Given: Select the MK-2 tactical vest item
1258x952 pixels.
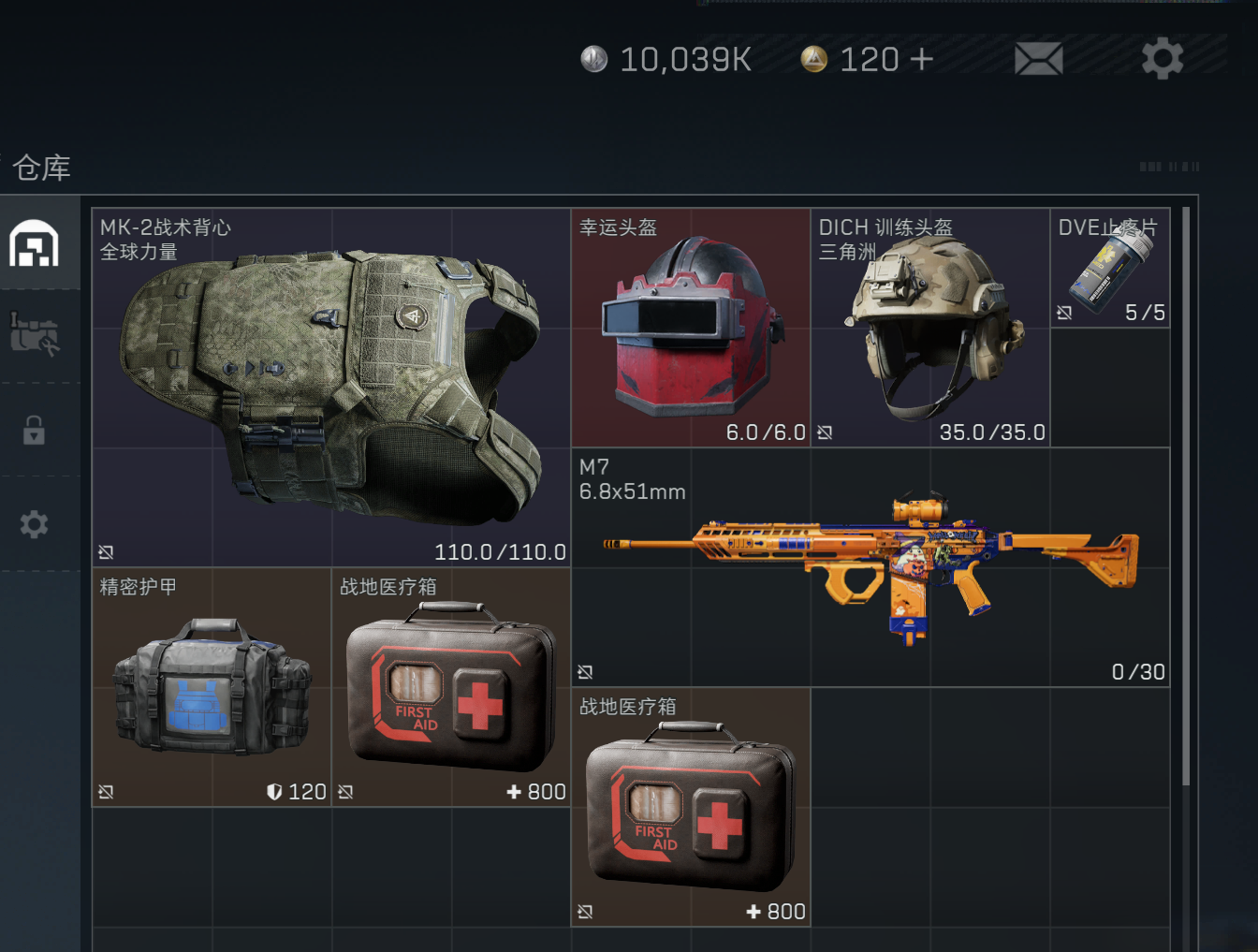Looking at the screenshot, I should (331, 388).
